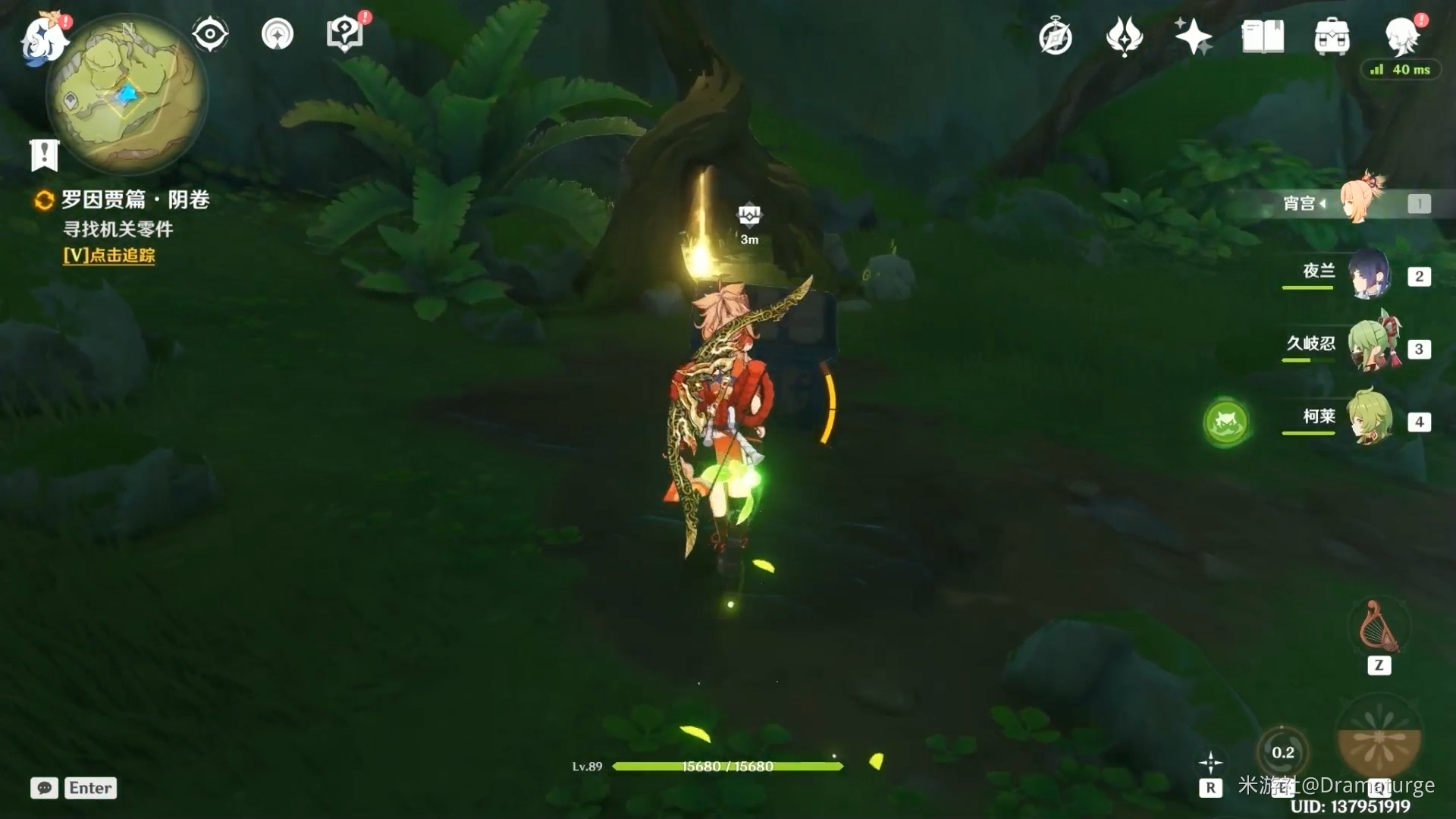Open the adventurer handbook book icon
The image size is (1456, 819).
click(x=1263, y=36)
